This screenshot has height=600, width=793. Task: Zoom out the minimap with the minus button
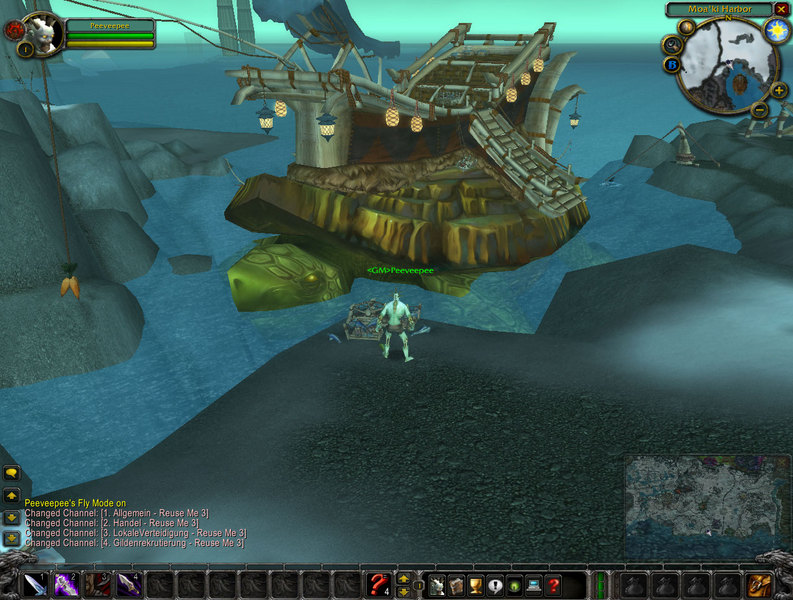(759, 109)
